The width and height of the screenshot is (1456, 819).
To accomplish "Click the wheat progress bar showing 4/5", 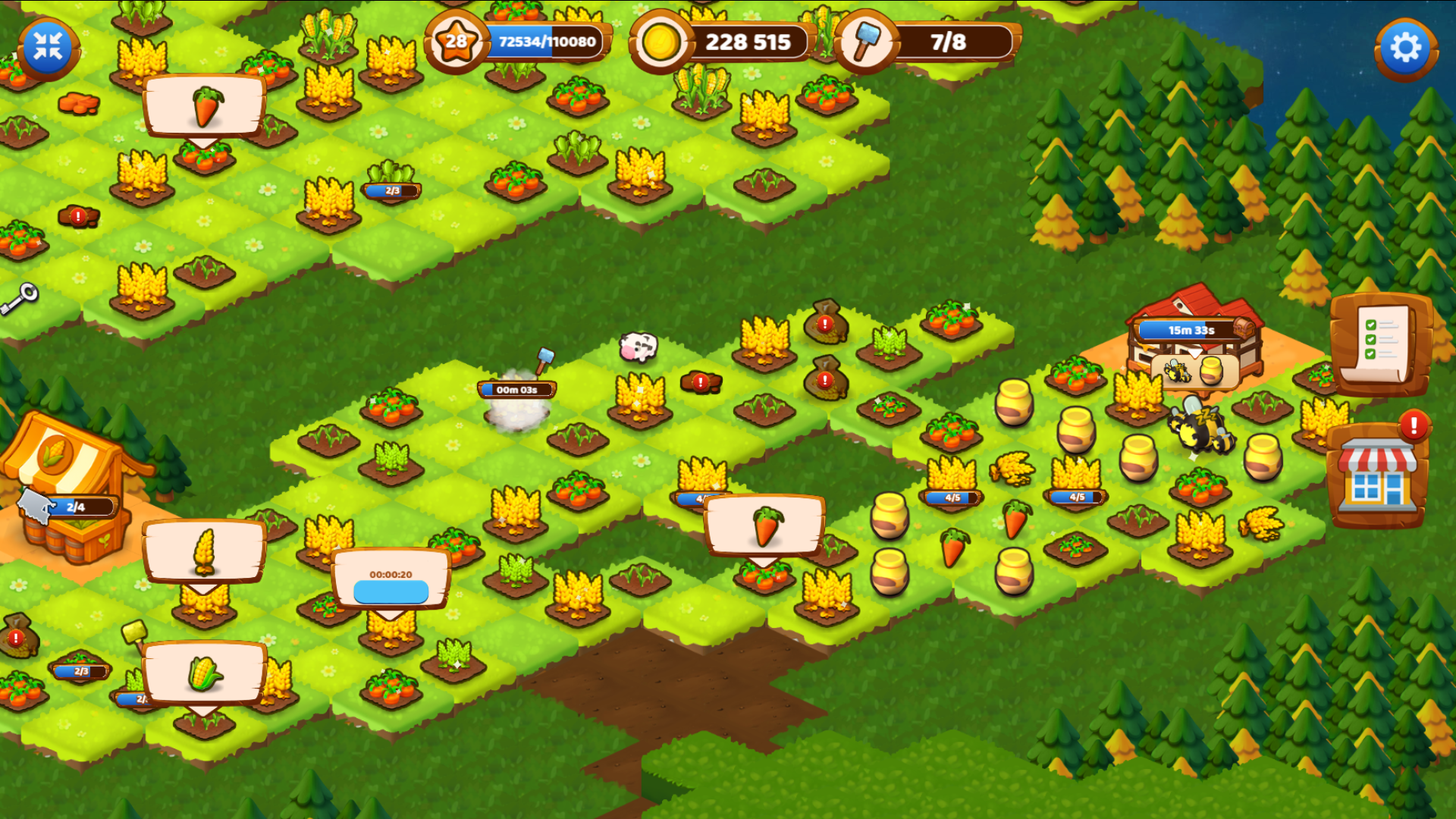I will point(952,497).
